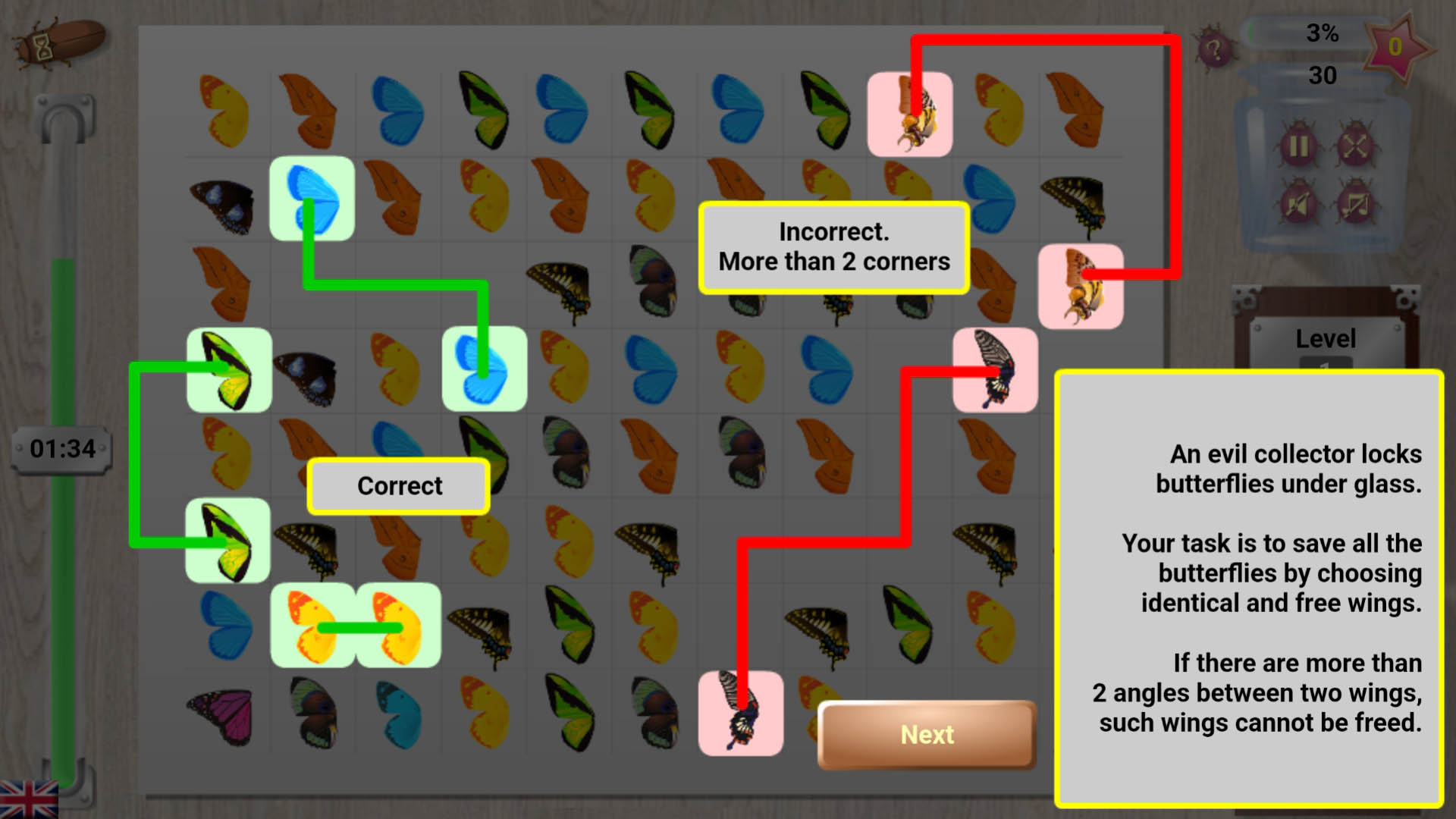Image resolution: width=1456 pixels, height=819 pixels.
Task: Click the Next button
Action: click(927, 735)
